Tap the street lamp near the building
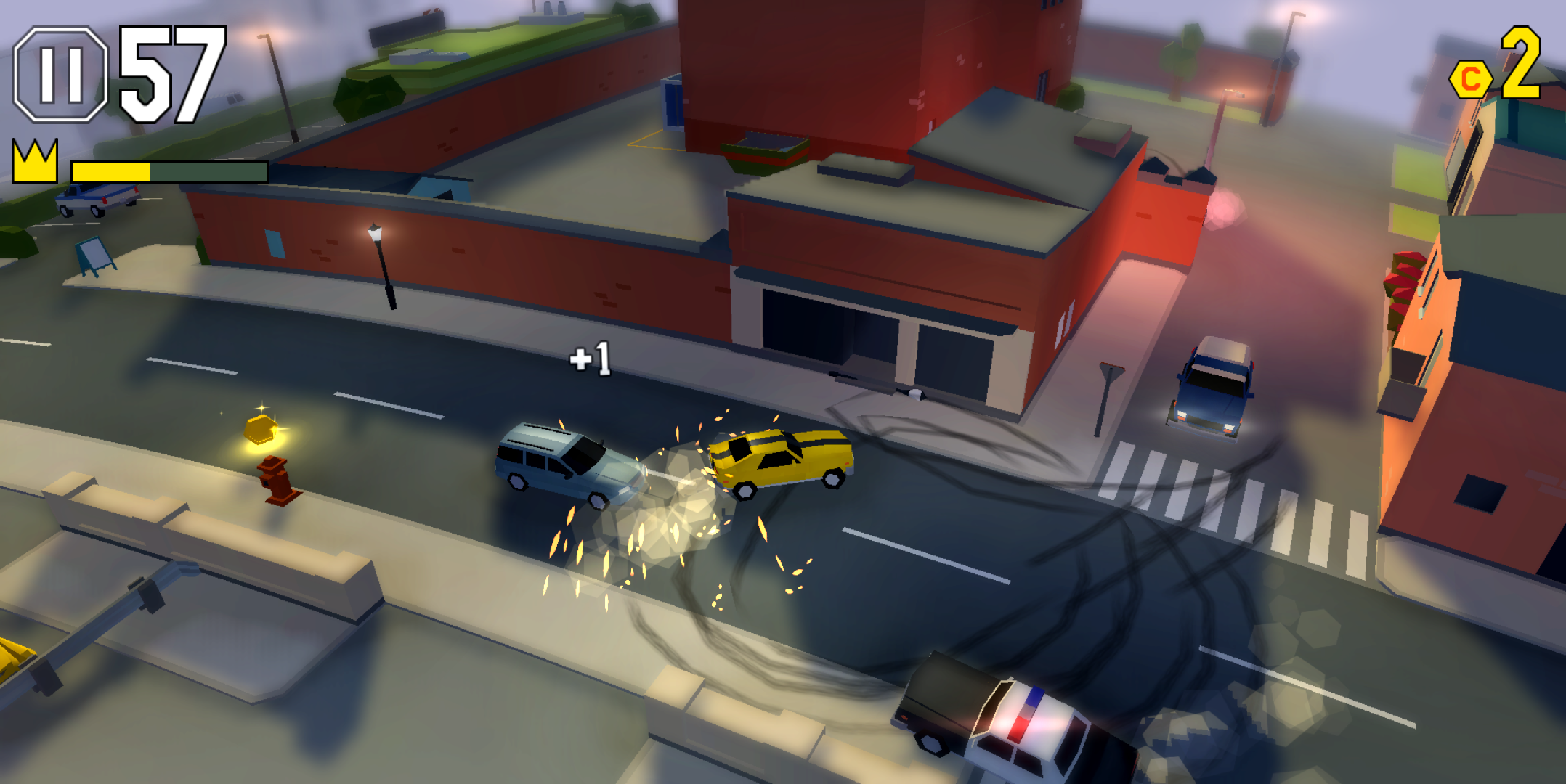 pos(378,269)
